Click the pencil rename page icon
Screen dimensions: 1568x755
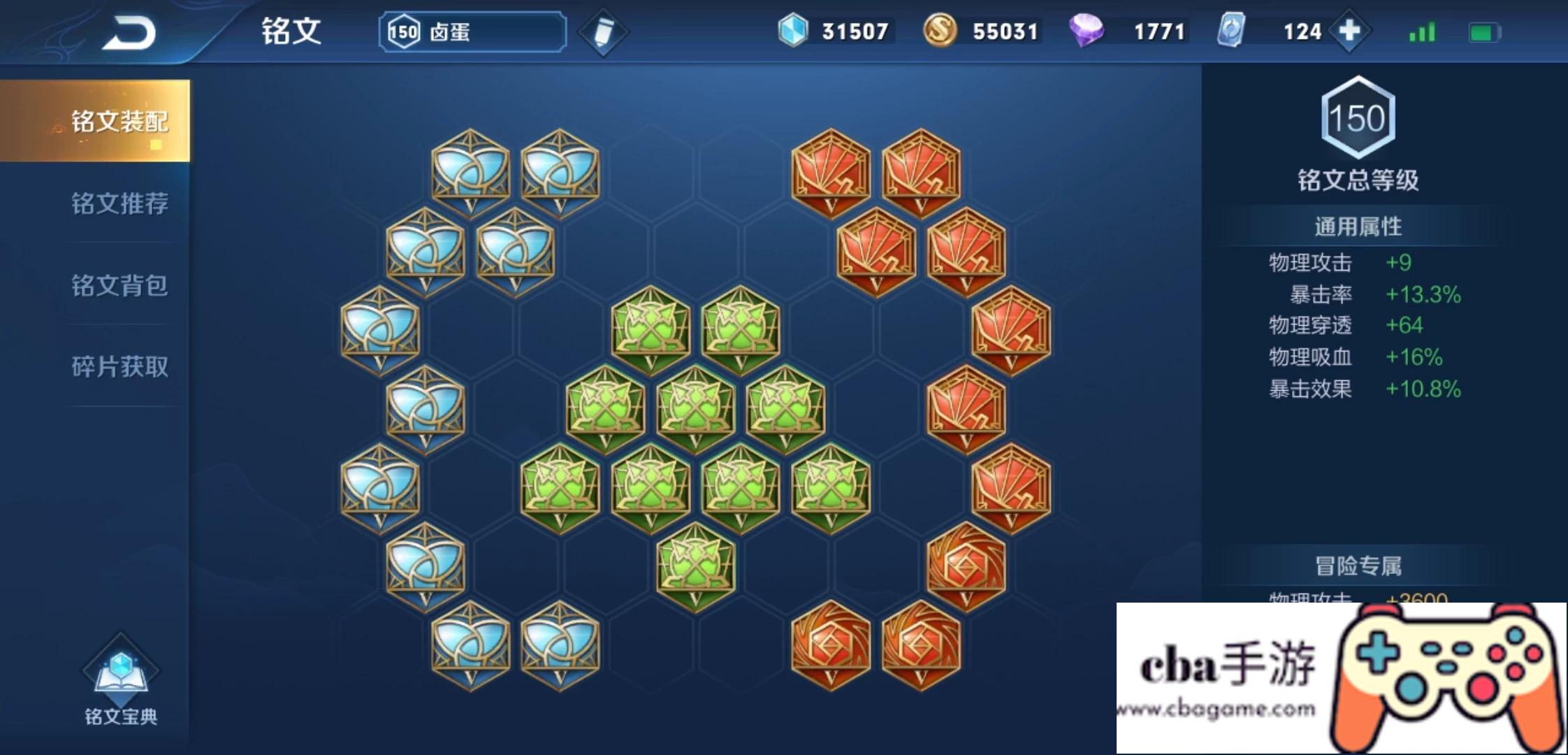[603, 32]
